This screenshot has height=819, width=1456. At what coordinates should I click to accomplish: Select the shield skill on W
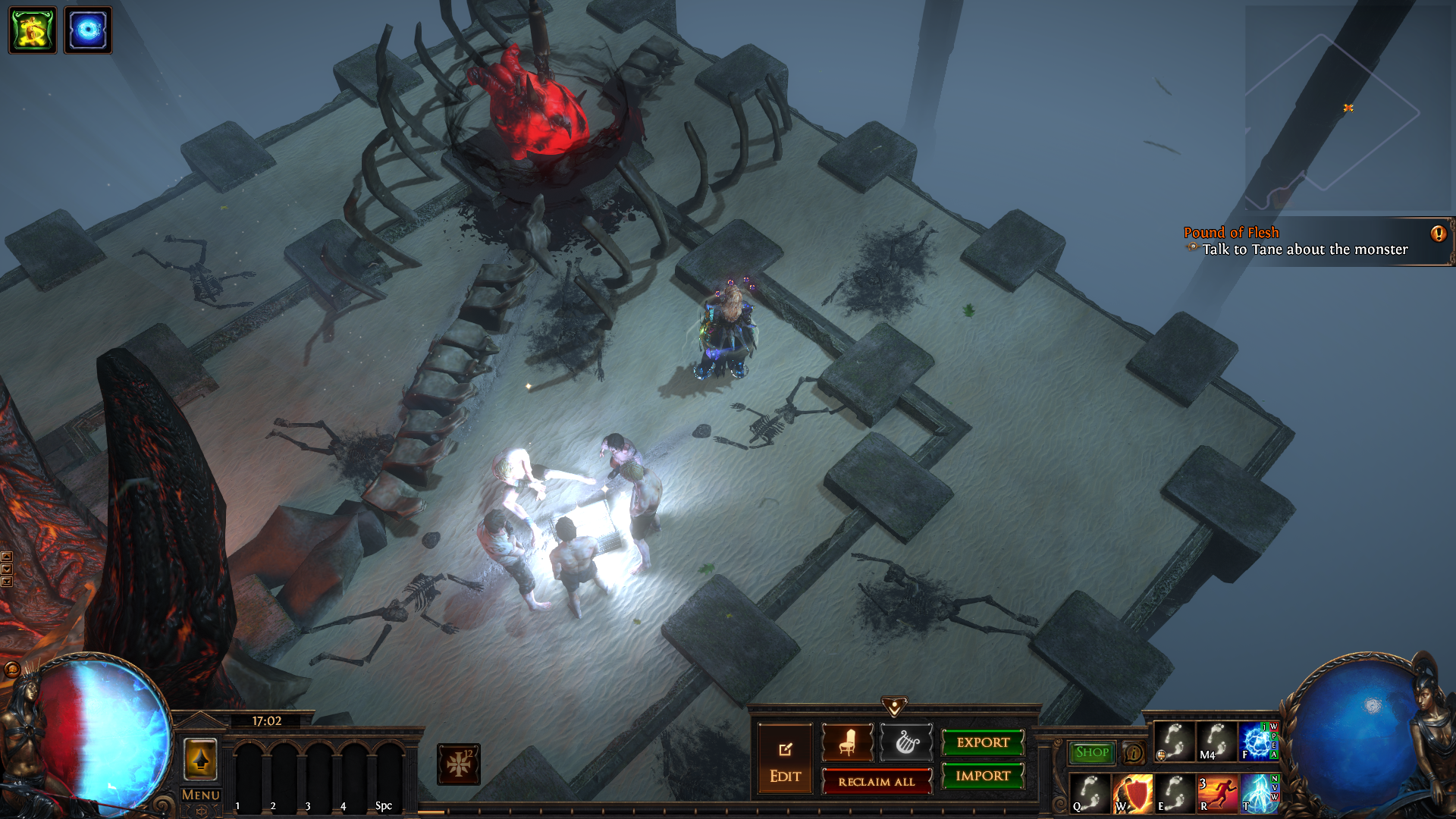point(1133,794)
